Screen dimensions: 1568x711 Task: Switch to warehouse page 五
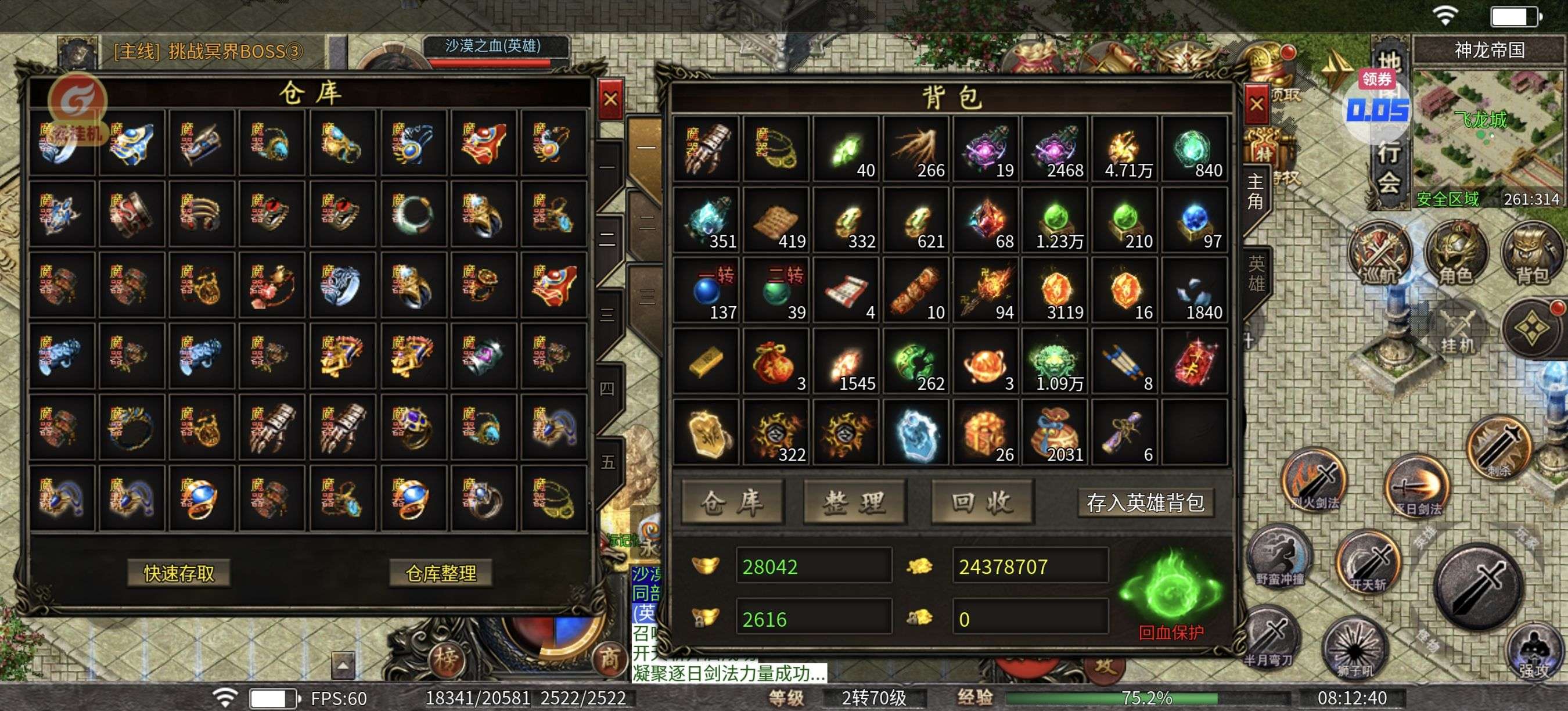click(x=607, y=462)
